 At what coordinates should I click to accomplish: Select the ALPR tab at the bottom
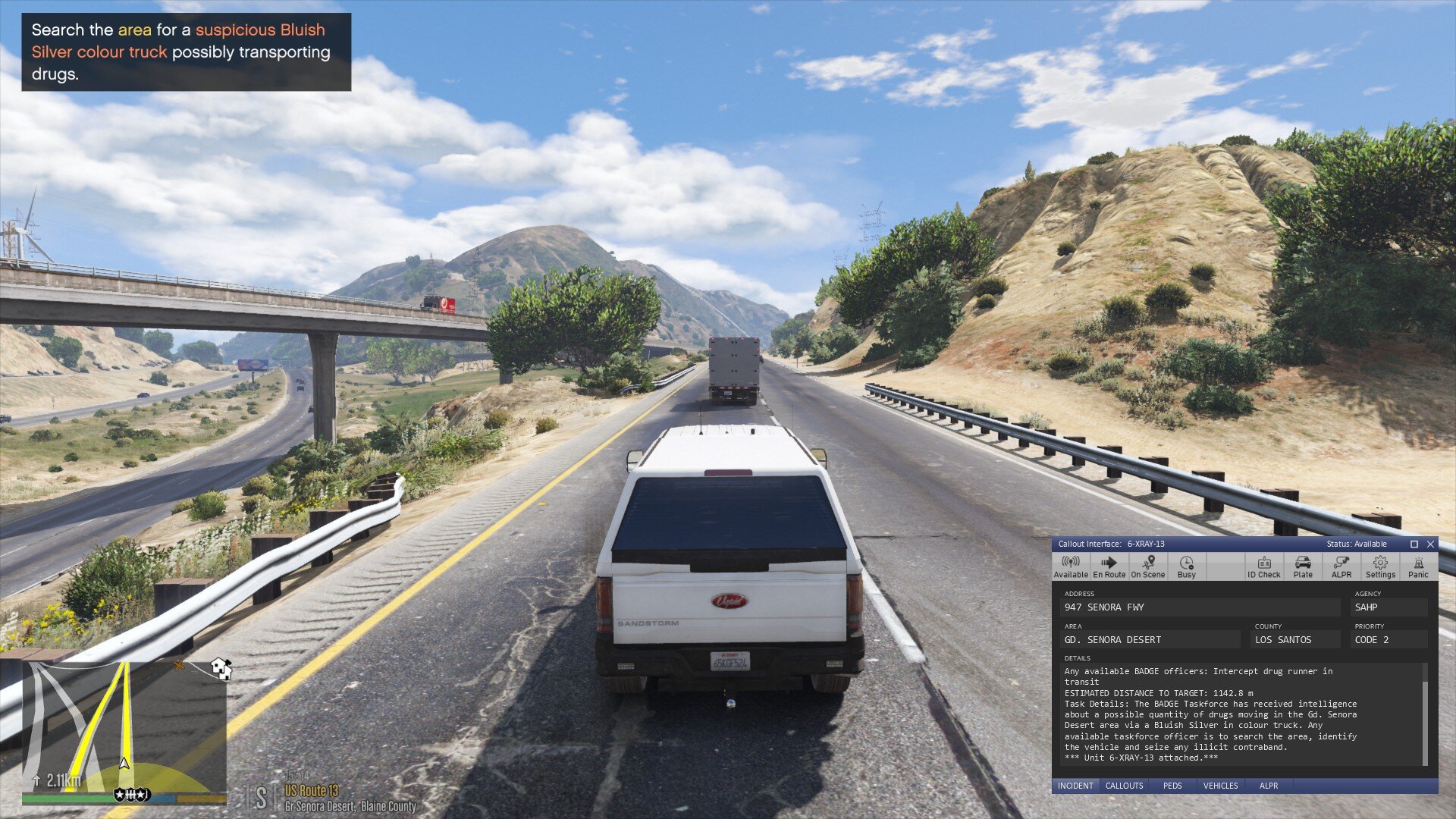pos(1269,786)
